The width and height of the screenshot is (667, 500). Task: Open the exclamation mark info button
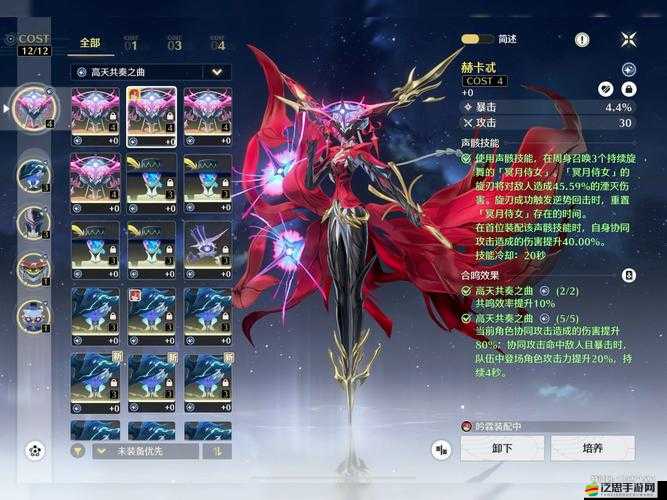(x=583, y=39)
